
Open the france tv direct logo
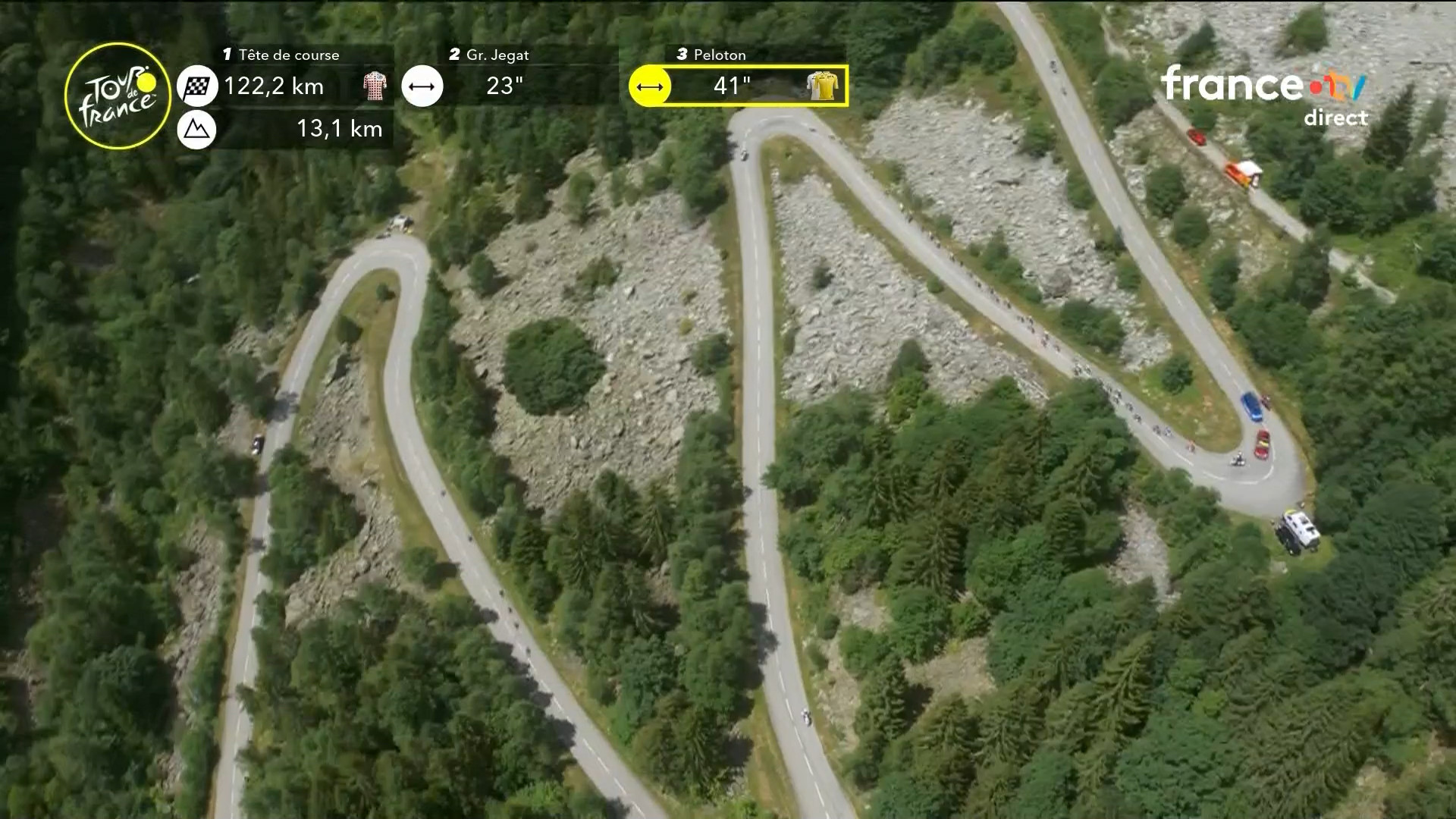point(1264,94)
